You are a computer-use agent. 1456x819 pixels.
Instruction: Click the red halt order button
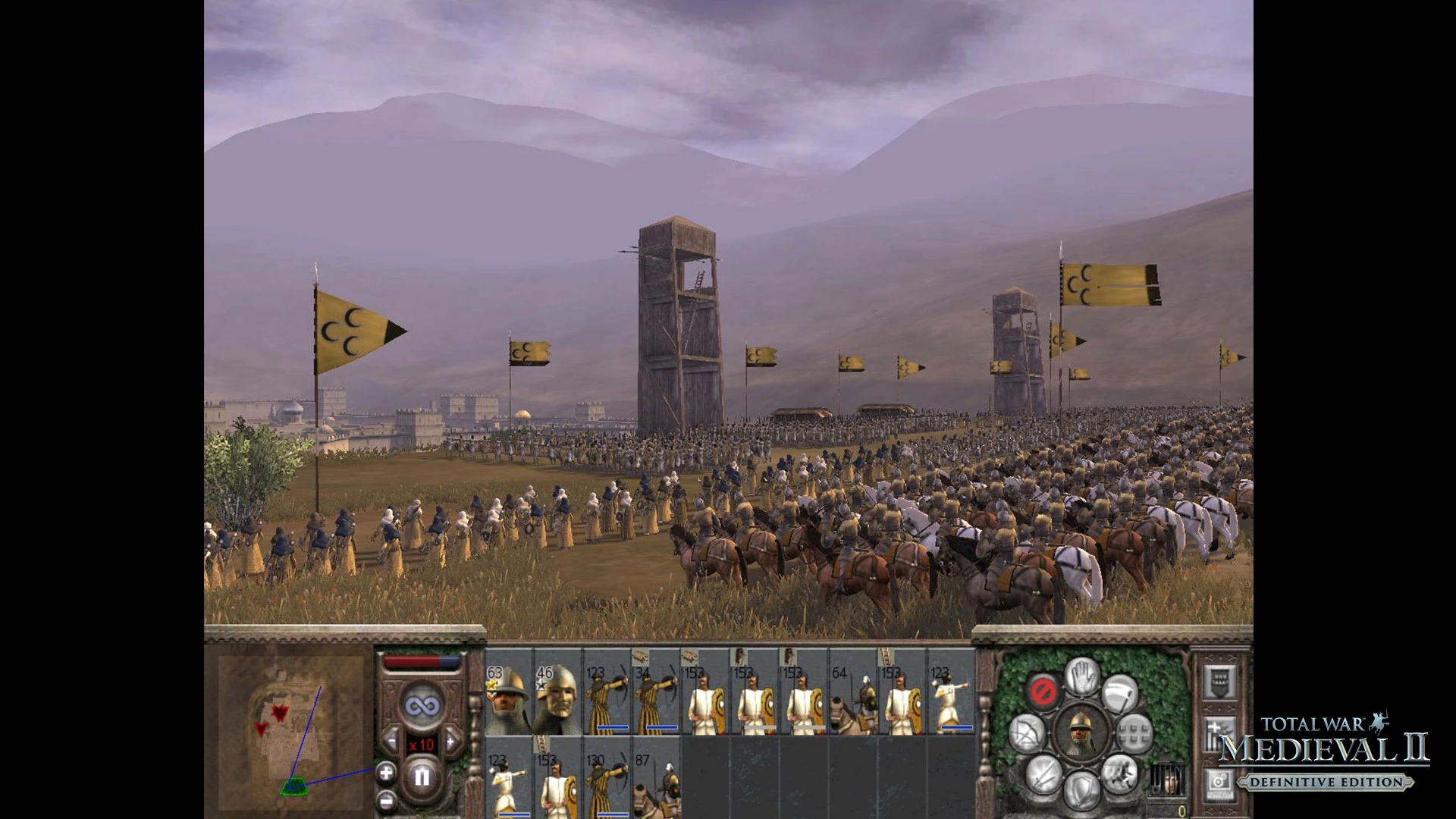pos(1043,691)
